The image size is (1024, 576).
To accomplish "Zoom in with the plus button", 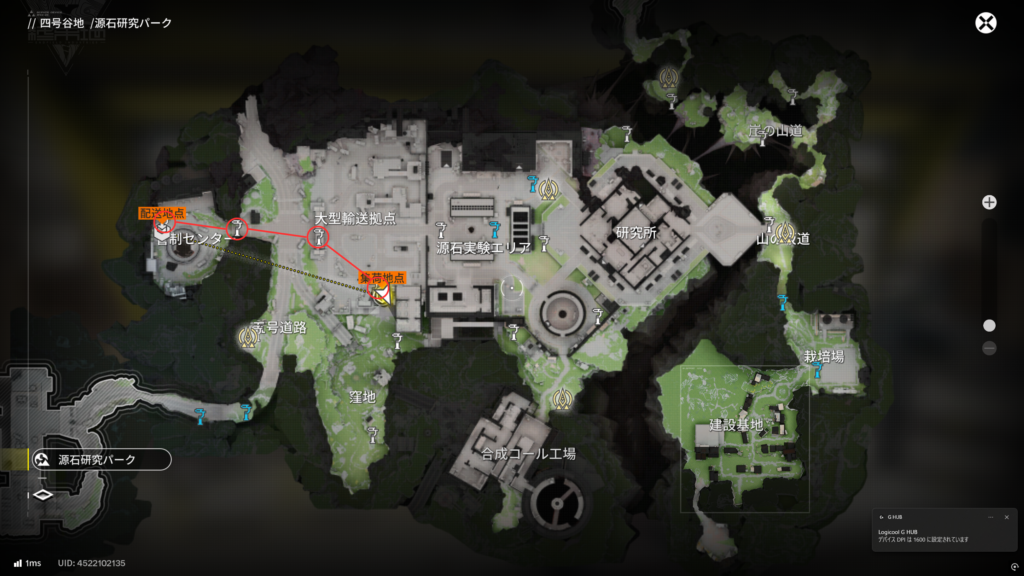I will pyautogui.click(x=989, y=202).
